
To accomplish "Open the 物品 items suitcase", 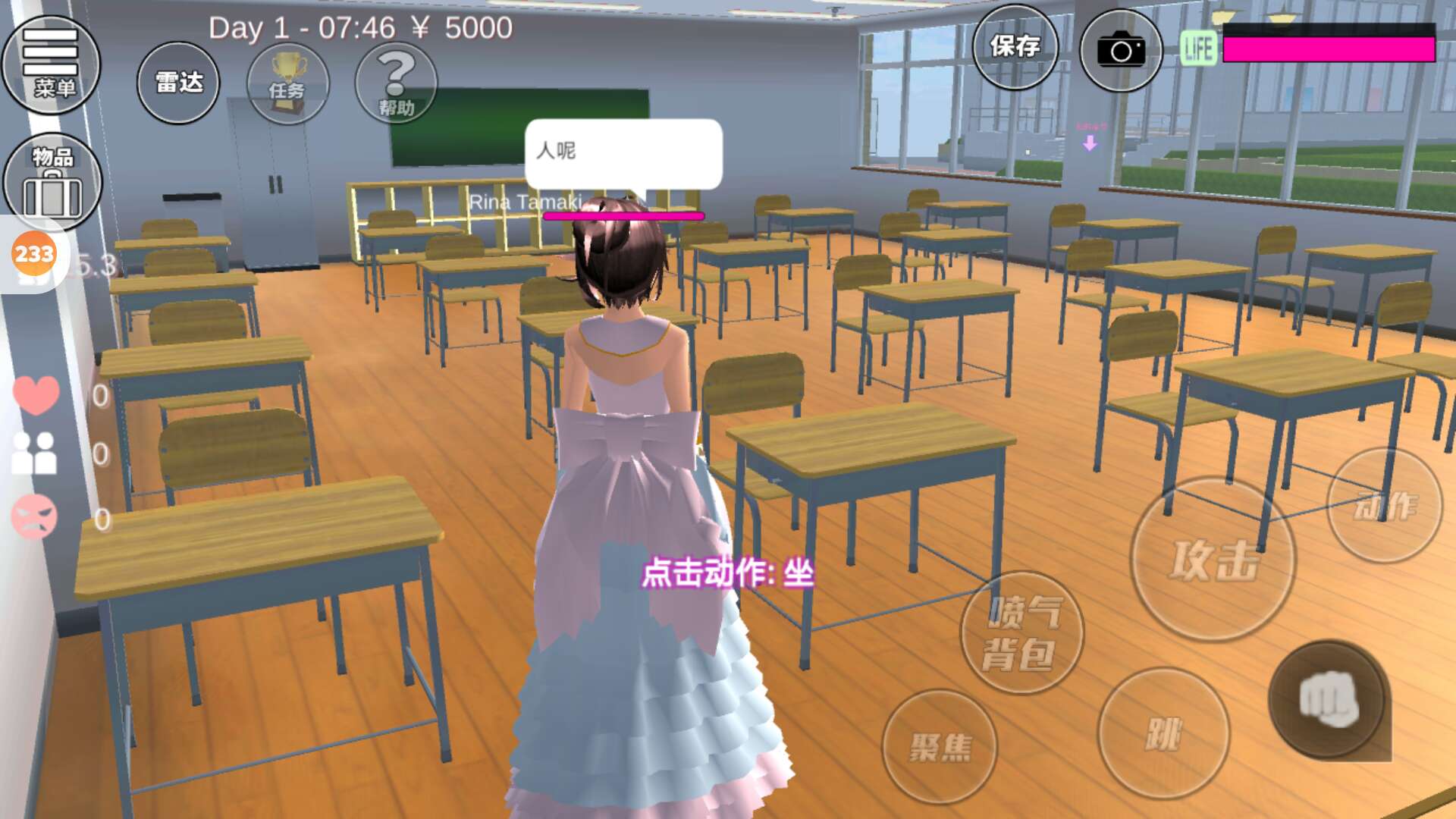I will click(x=52, y=182).
